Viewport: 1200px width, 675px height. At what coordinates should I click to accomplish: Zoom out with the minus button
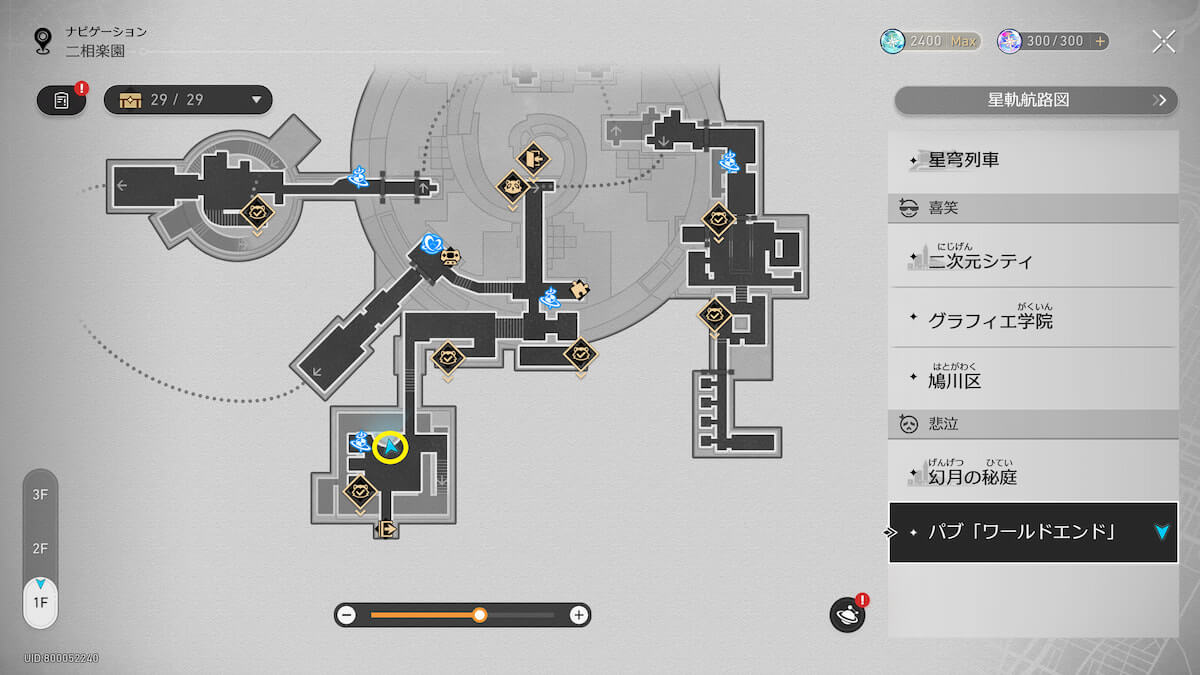pos(347,615)
